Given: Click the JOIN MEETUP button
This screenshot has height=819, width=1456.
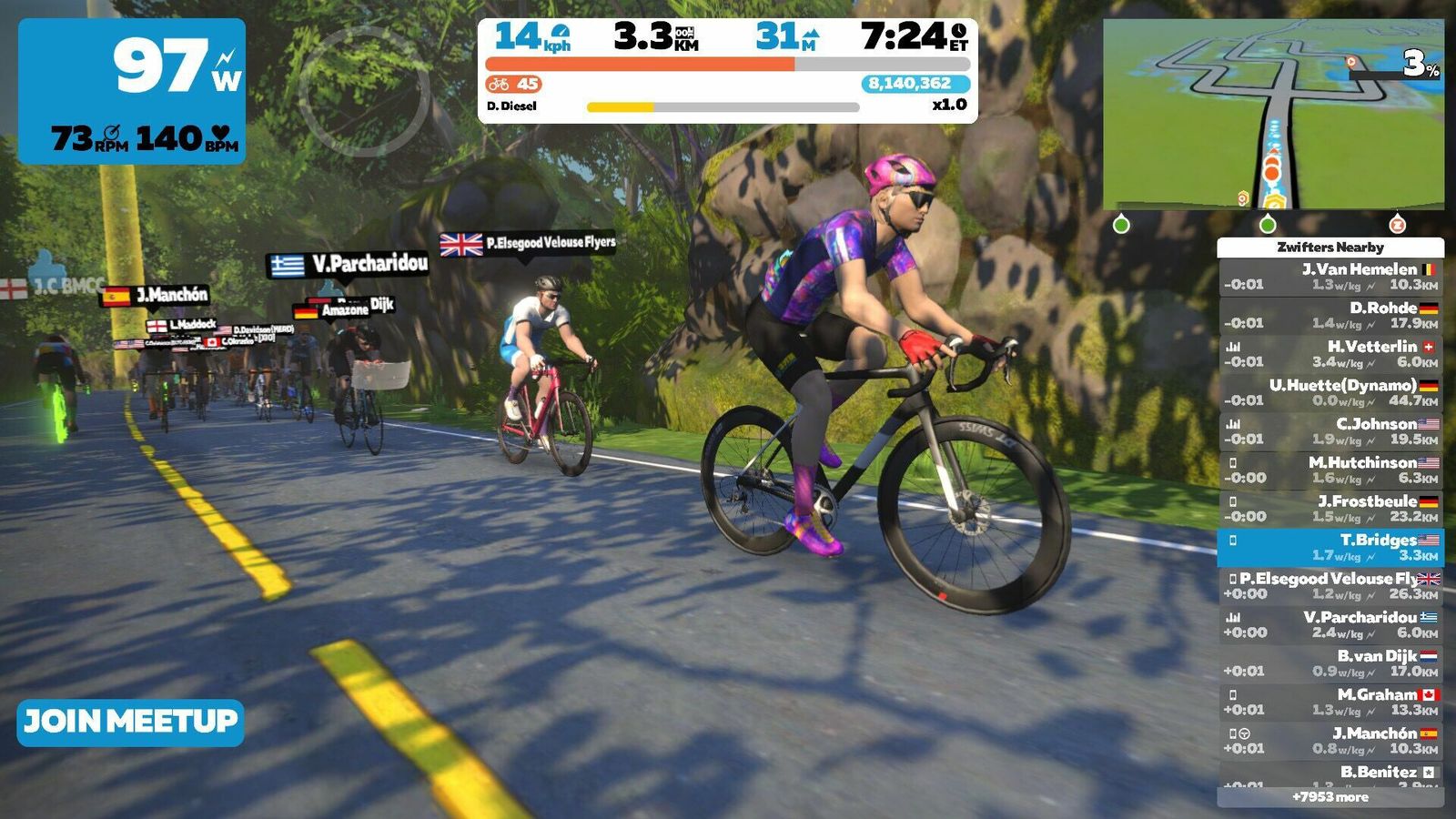Looking at the screenshot, I should [x=130, y=723].
